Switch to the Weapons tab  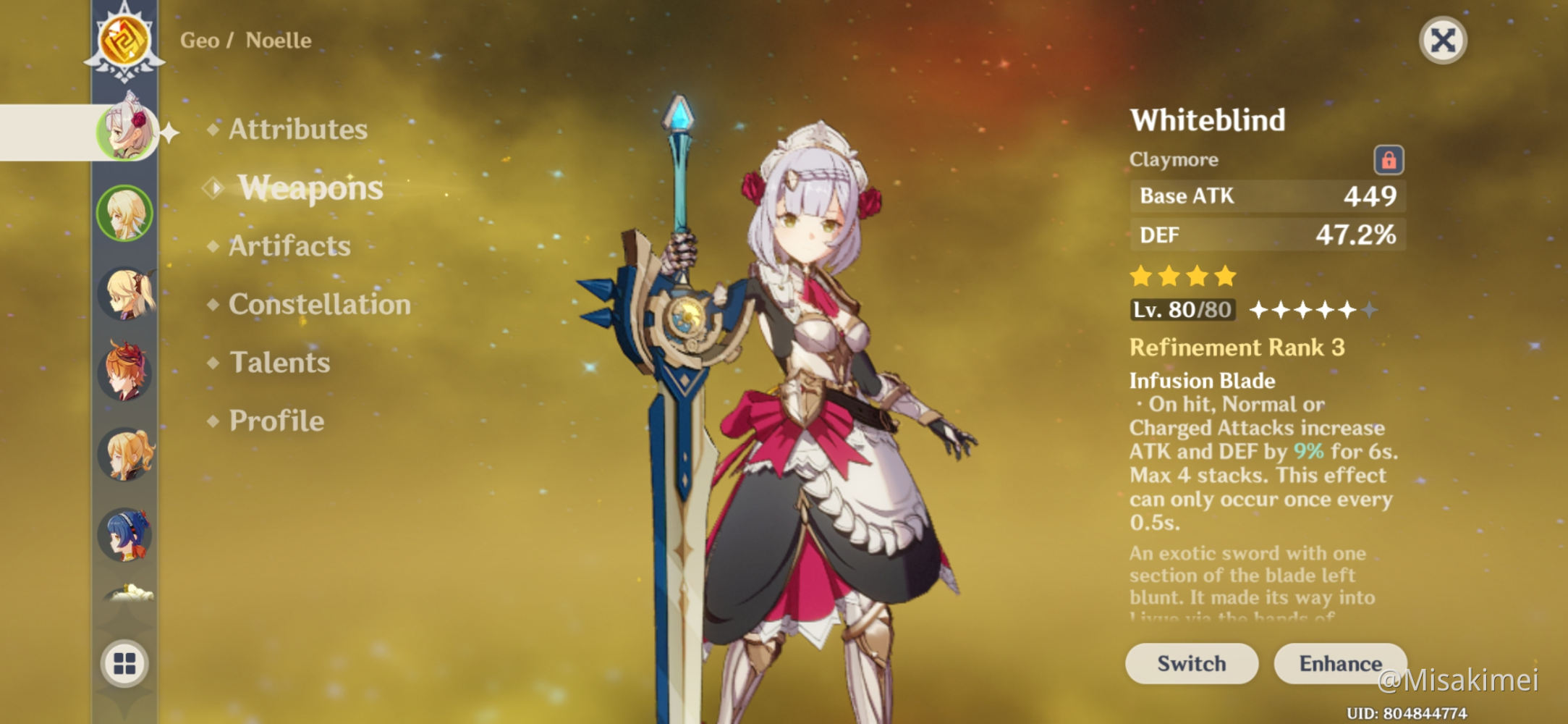click(x=309, y=188)
